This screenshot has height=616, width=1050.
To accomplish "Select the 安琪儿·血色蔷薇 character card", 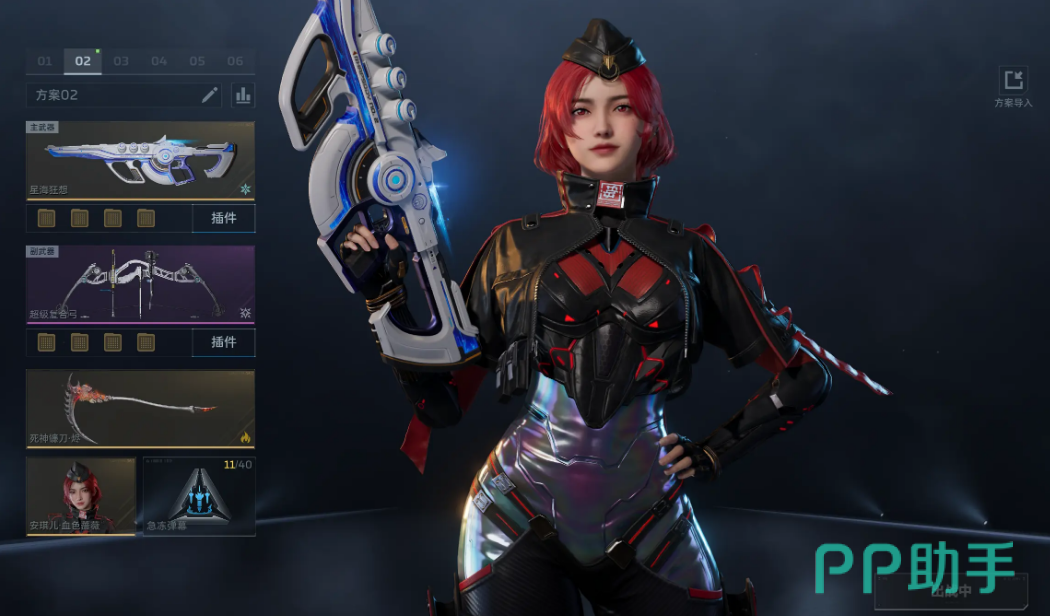I will [x=81, y=496].
